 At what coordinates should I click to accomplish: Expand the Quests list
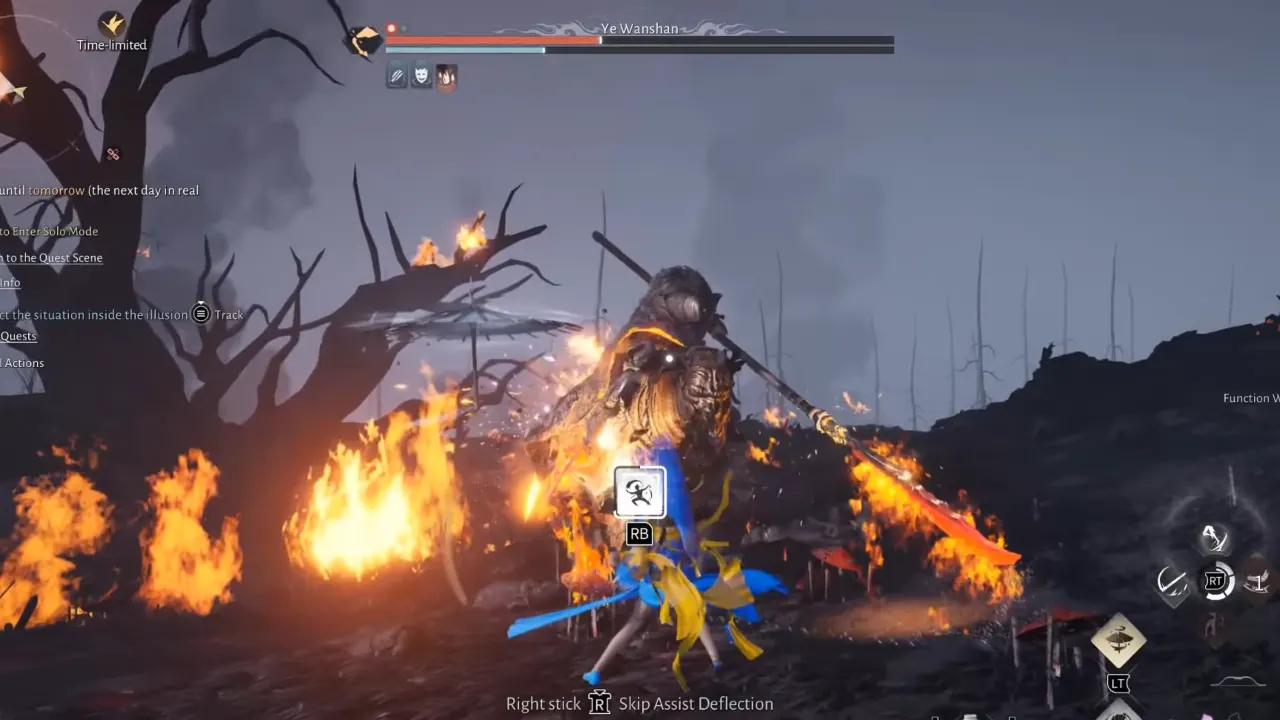(18, 335)
